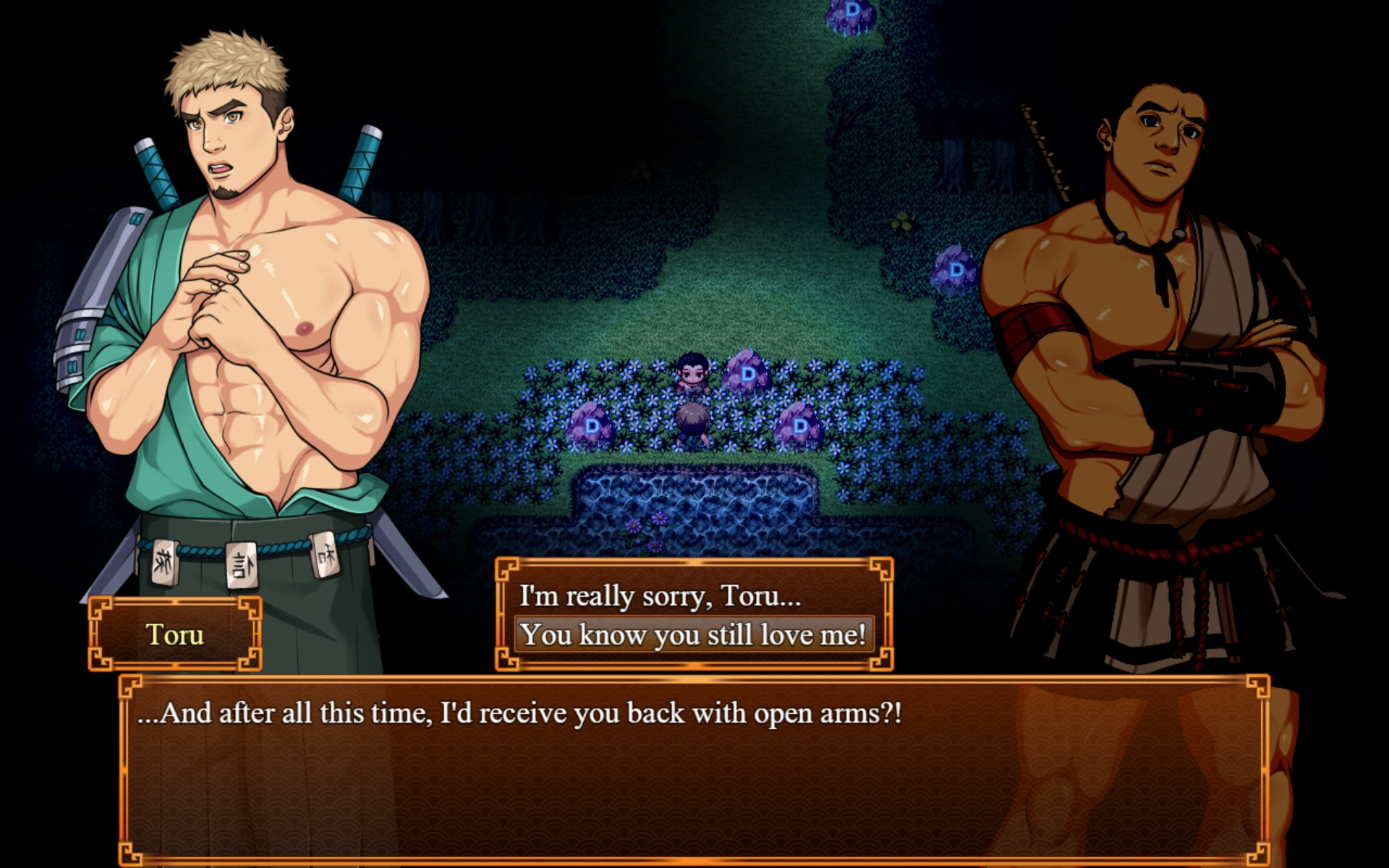Click the D rock near the right character
Viewport: 1389px width, 868px height.
(x=955, y=272)
